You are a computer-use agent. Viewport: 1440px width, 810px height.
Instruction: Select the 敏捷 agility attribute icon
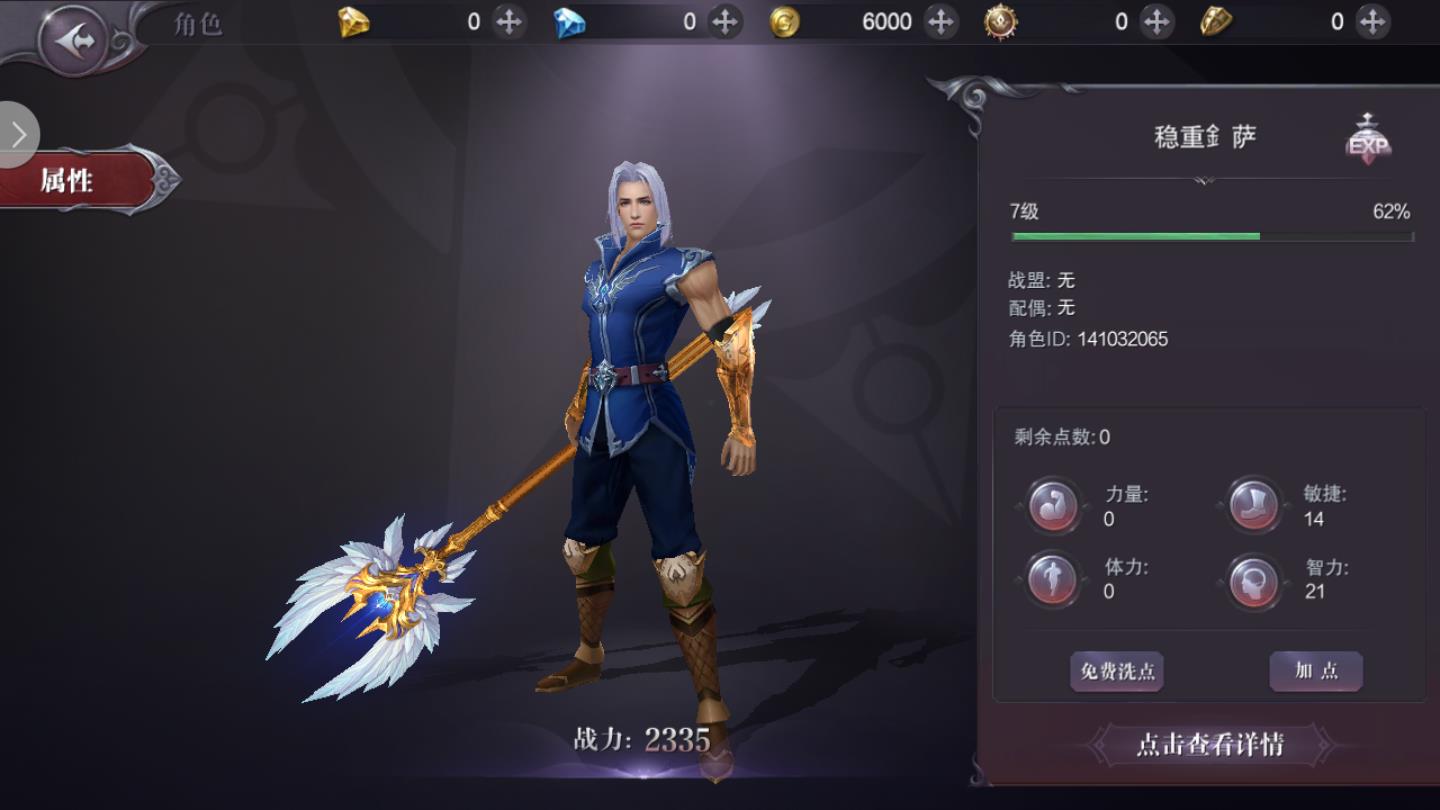(x=1254, y=506)
